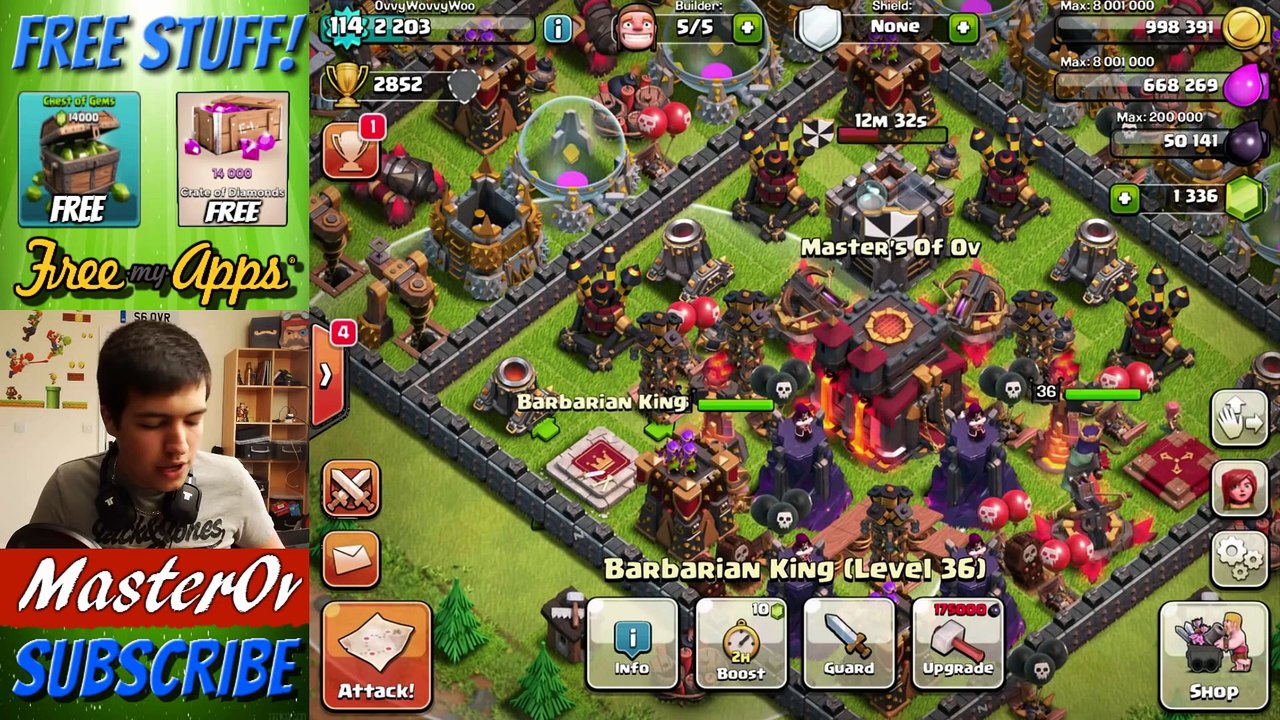1280x720 pixels.
Task: Open the settings gears button
Action: pos(1240,555)
